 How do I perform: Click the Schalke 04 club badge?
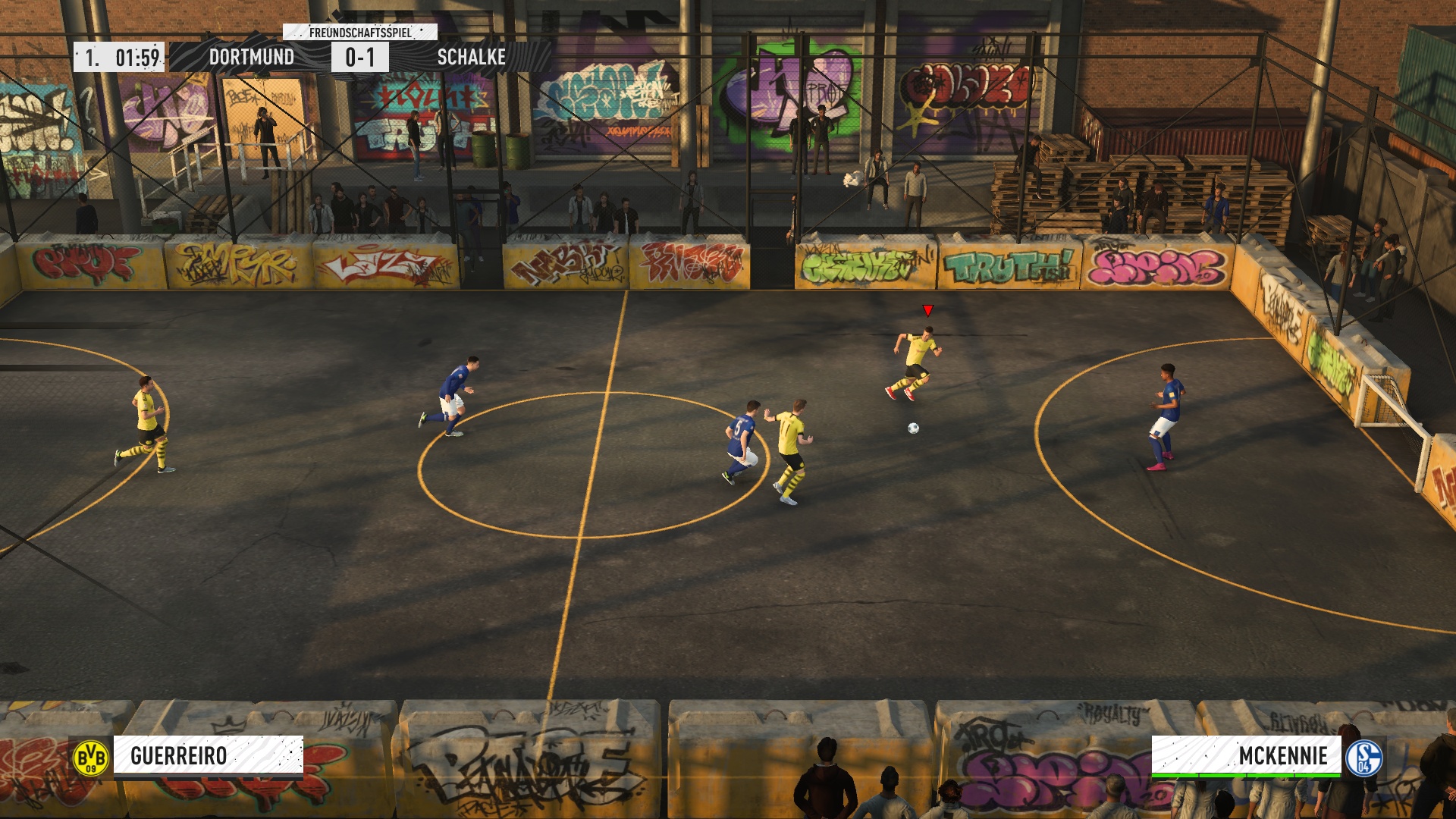[1363, 757]
